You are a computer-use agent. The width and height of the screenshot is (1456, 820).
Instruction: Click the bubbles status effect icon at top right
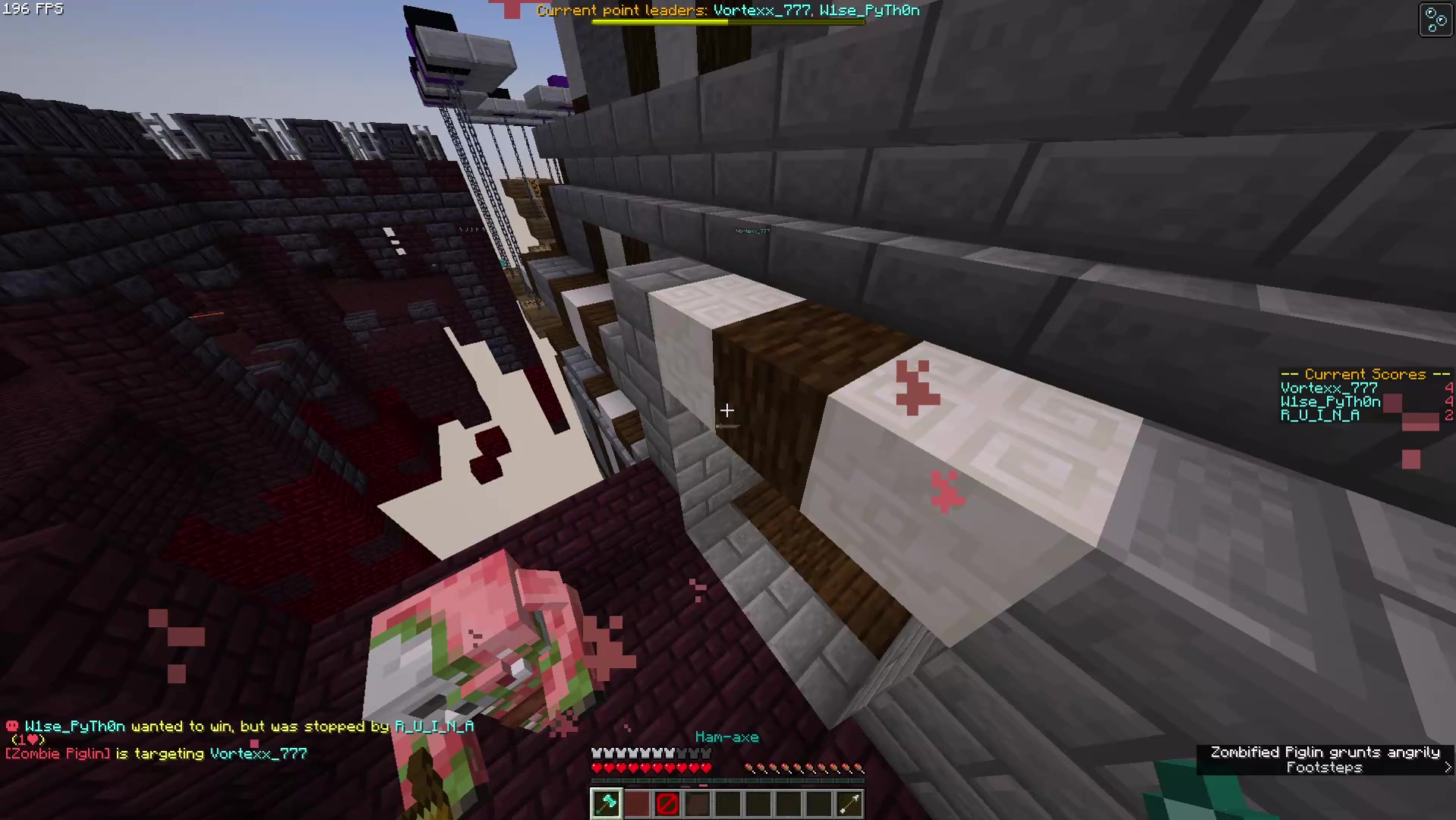point(1435,19)
